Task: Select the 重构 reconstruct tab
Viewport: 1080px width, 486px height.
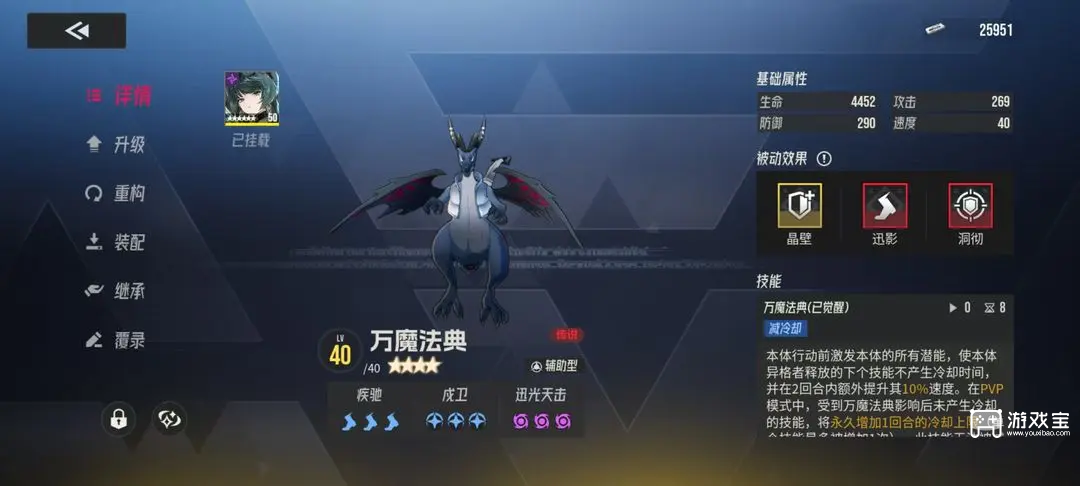Action: coord(117,193)
